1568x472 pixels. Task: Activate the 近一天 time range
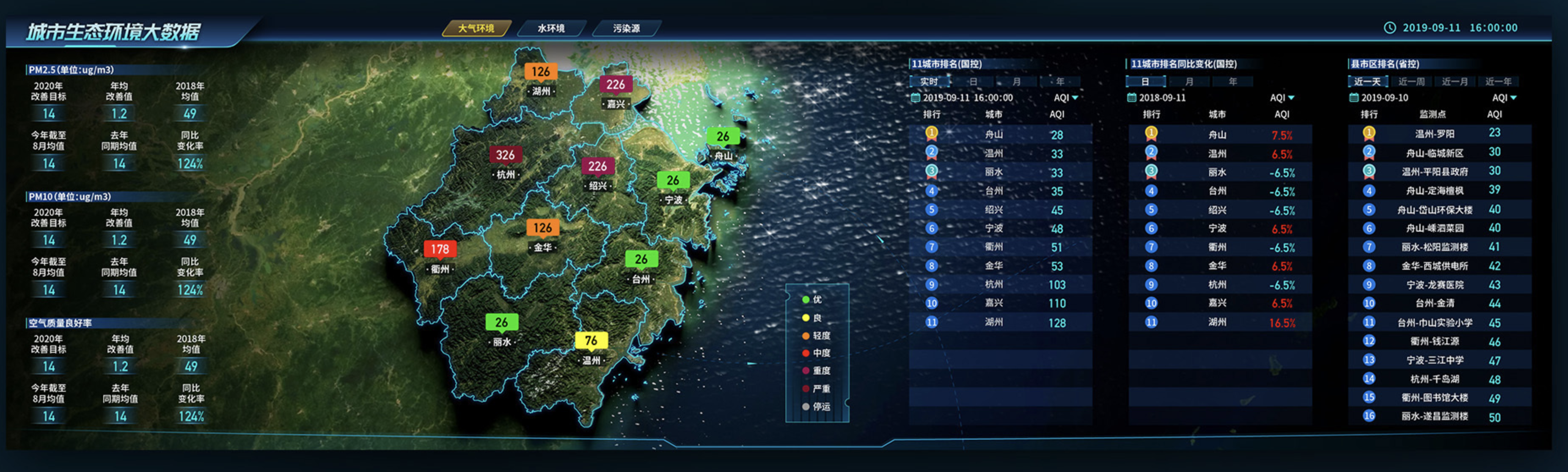point(1367,82)
